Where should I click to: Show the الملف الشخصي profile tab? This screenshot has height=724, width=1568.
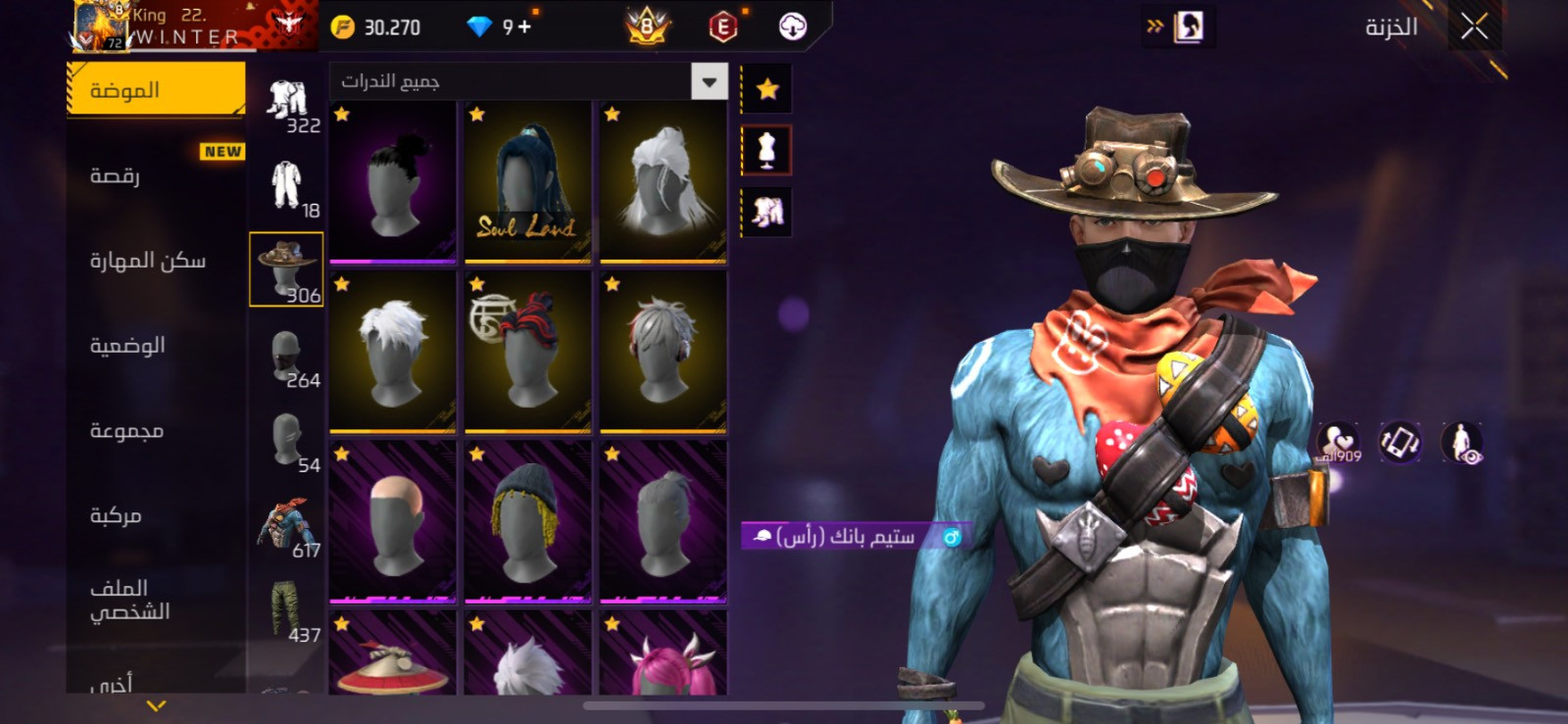tap(129, 600)
